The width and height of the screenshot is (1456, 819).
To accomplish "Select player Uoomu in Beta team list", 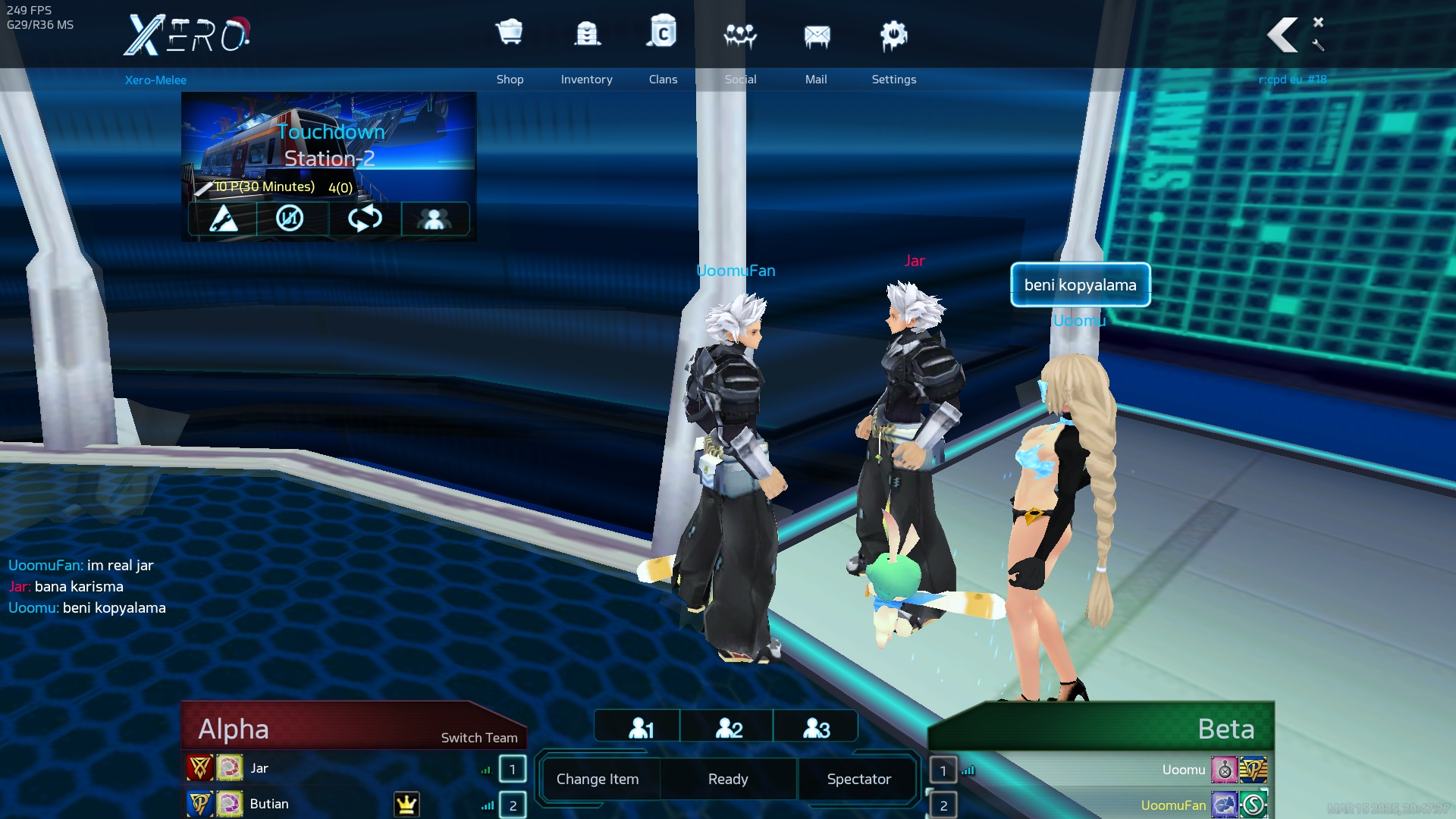I will [1183, 770].
